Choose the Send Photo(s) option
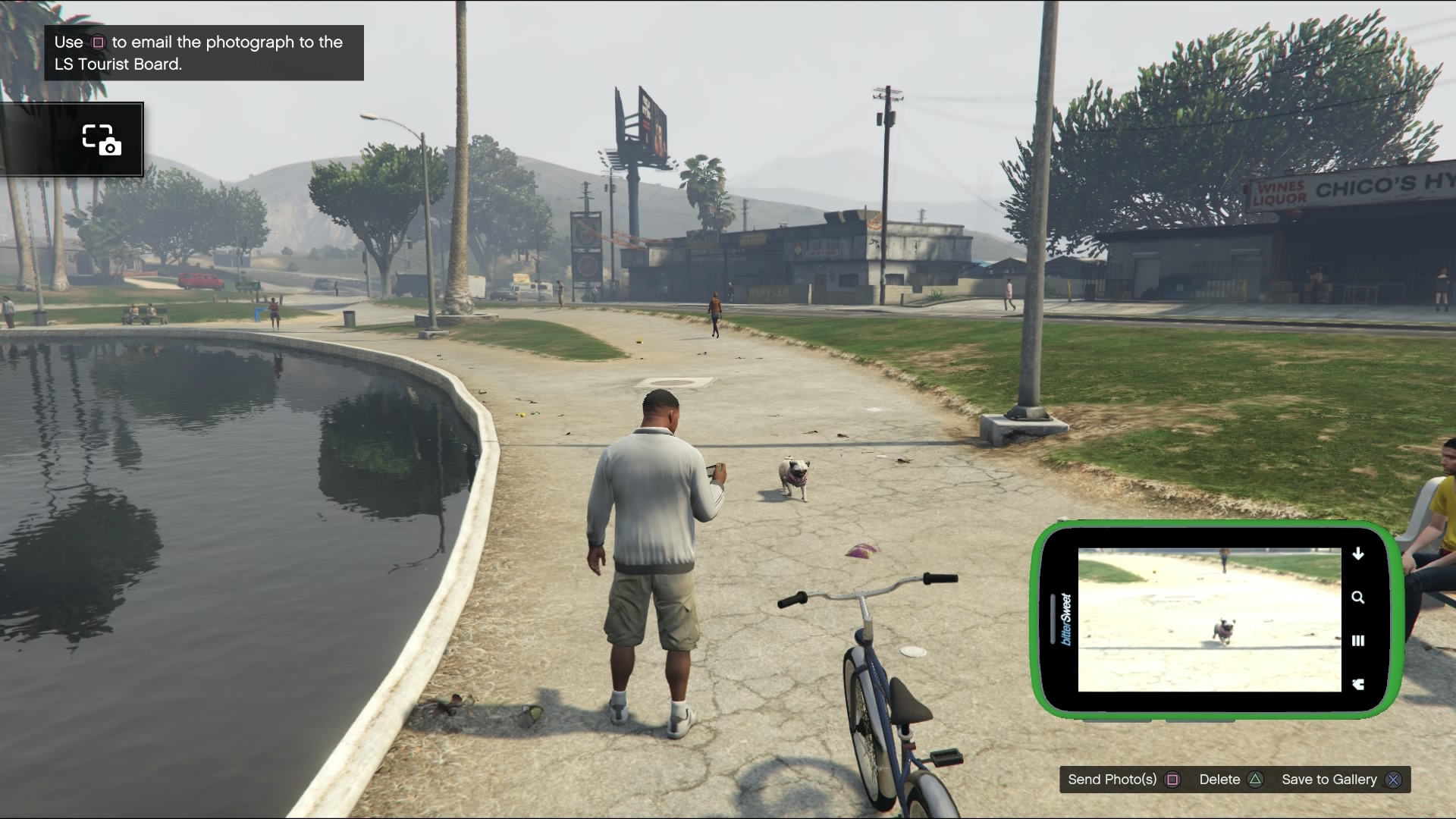The width and height of the screenshot is (1456, 819). pos(1124,780)
